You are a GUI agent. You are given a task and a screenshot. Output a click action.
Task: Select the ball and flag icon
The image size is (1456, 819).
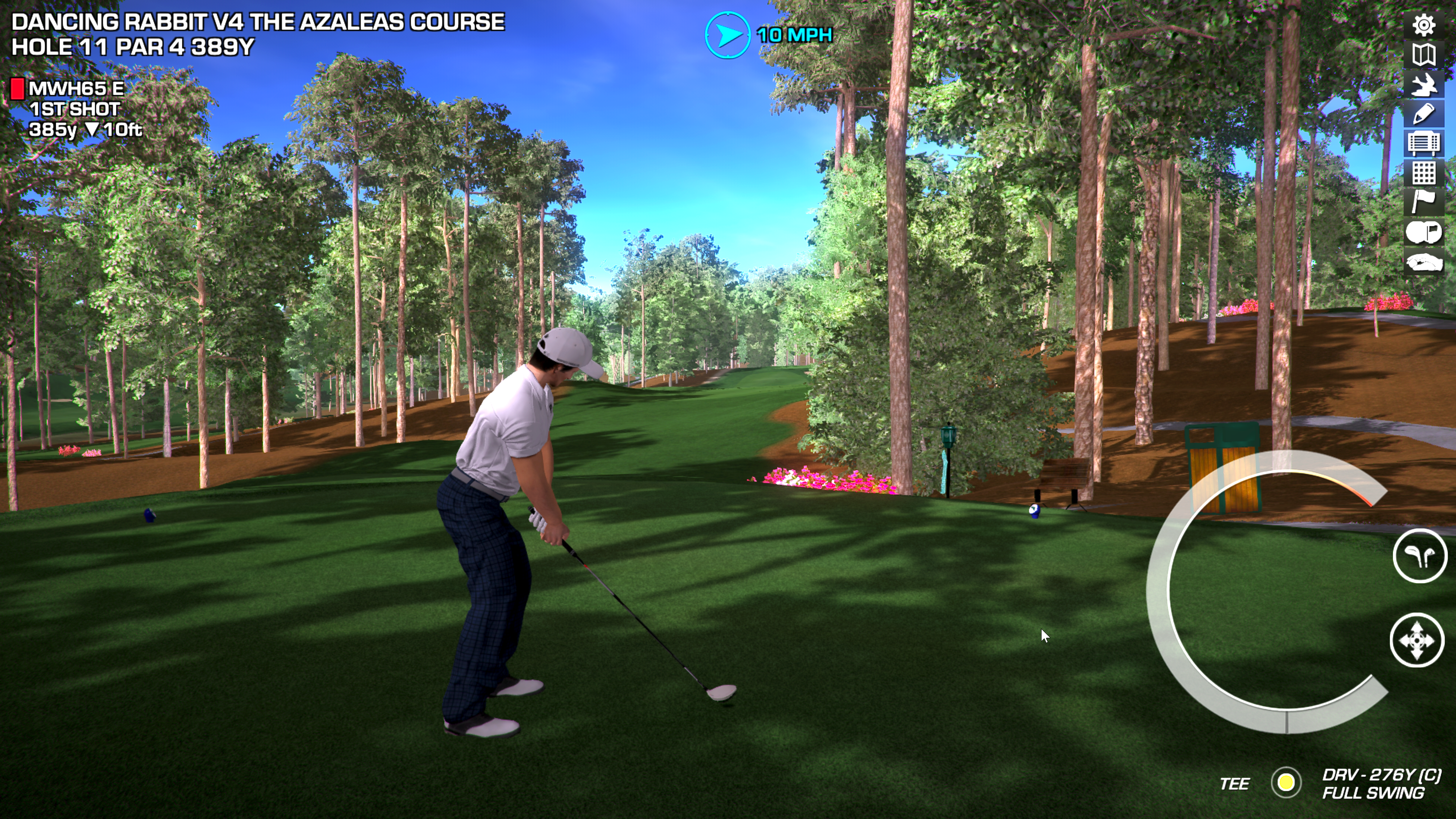(1424, 232)
